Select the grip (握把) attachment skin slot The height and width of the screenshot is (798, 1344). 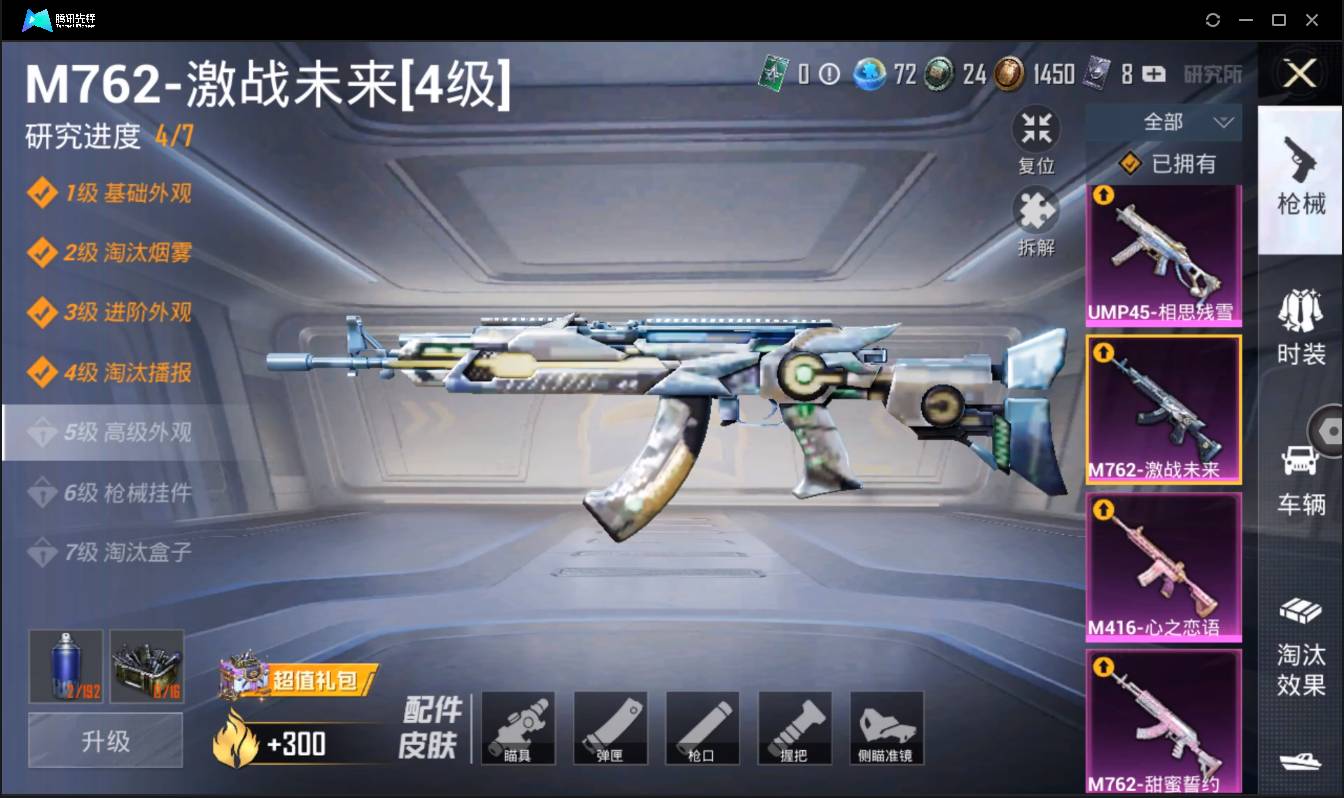click(x=795, y=728)
